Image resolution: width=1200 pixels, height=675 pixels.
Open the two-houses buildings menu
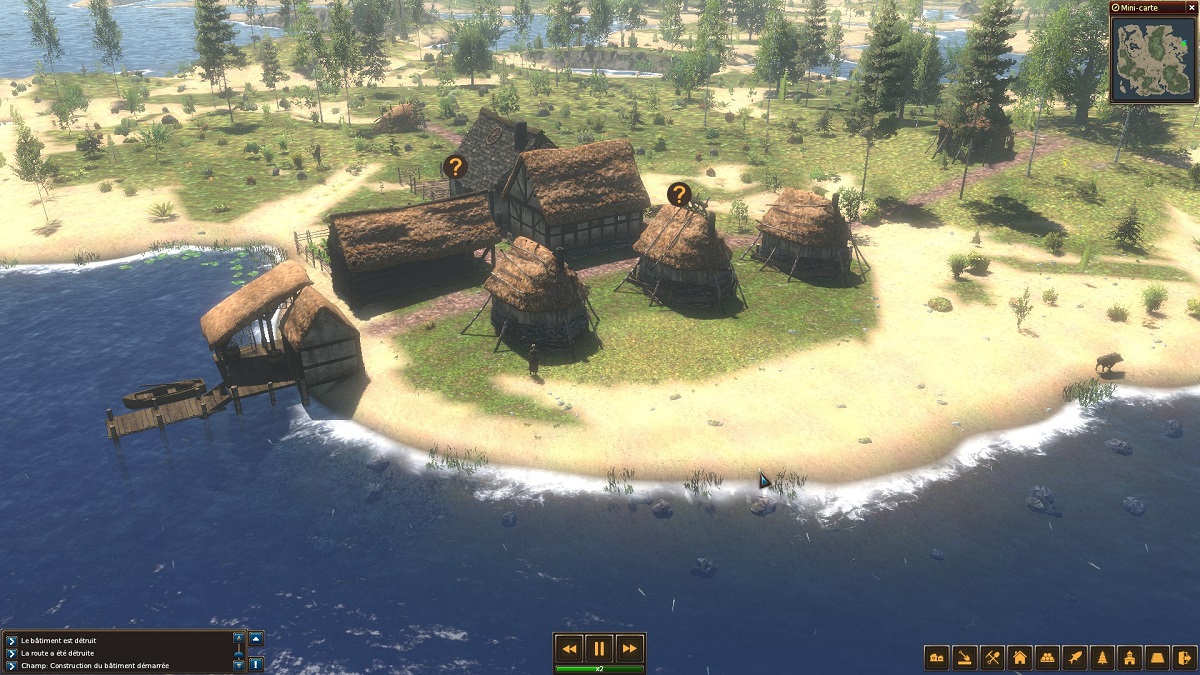click(937, 657)
